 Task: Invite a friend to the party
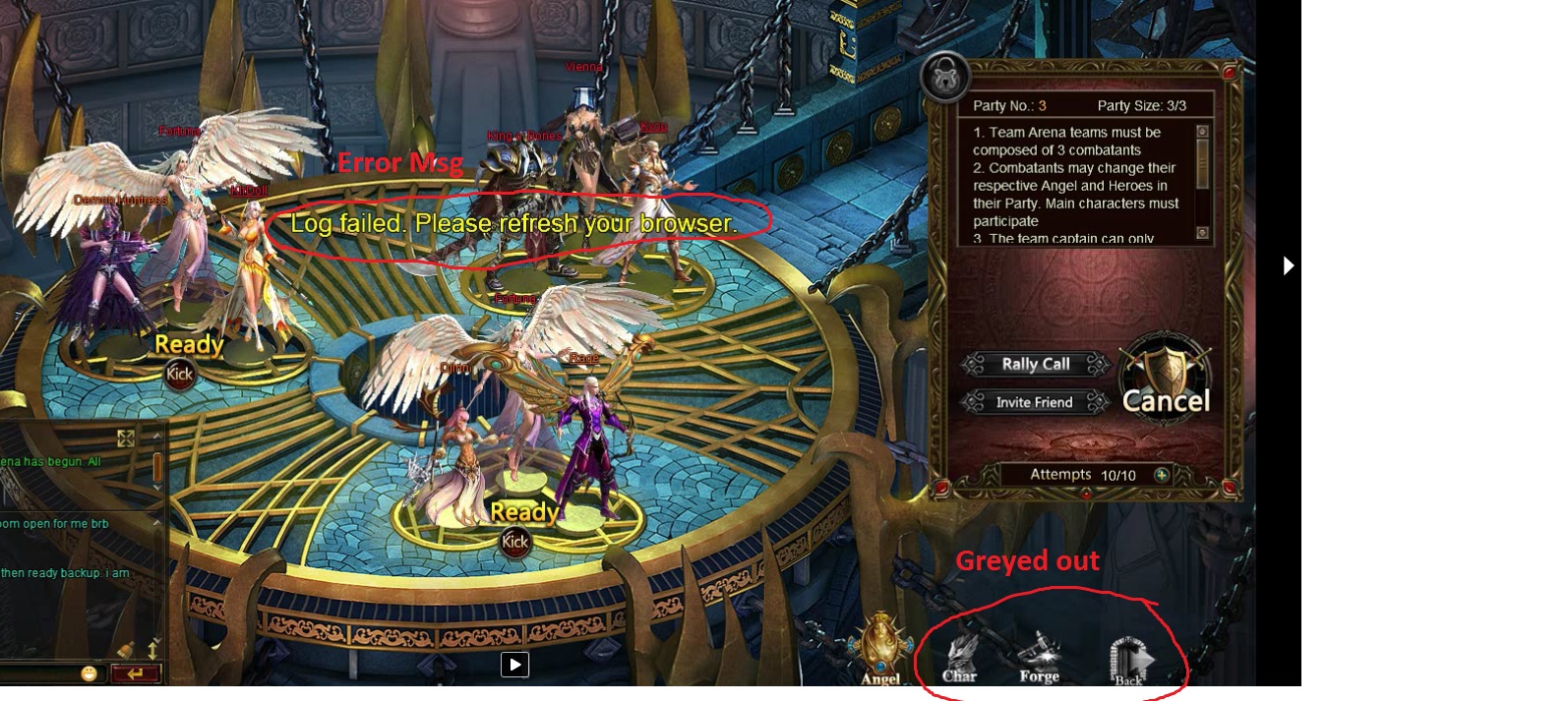point(1034,402)
